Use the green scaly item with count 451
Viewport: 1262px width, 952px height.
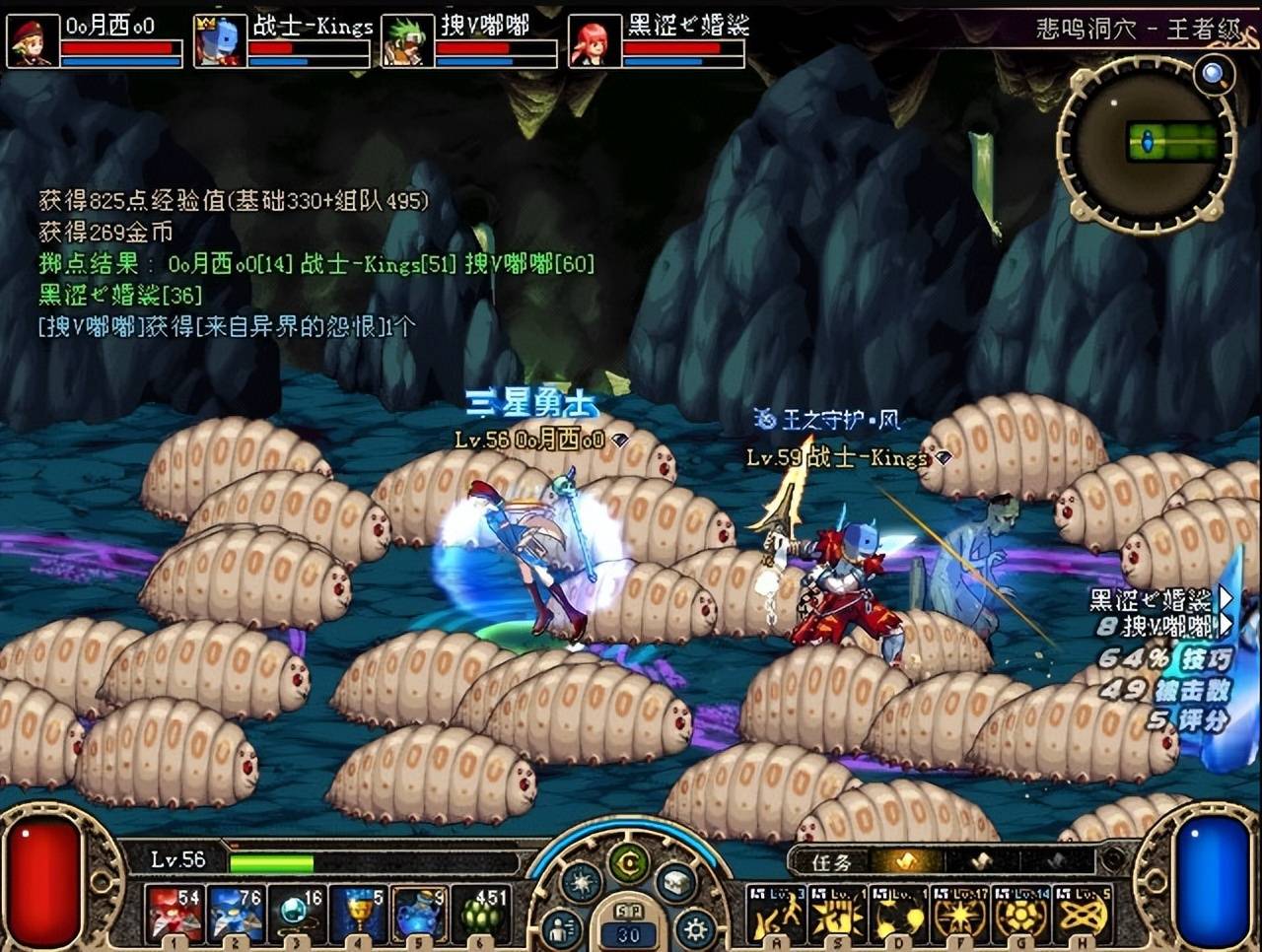point(483,914)
